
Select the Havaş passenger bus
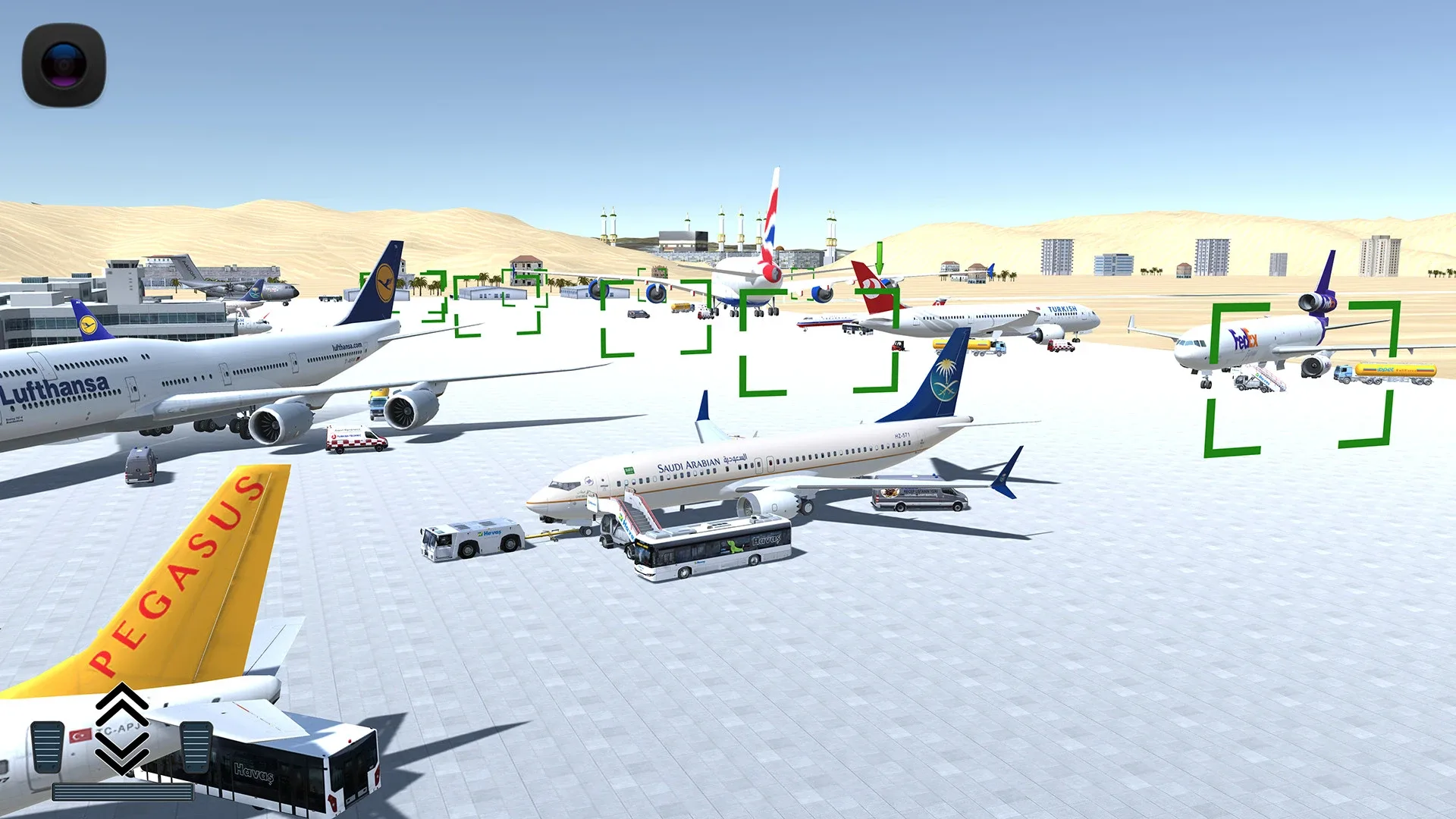click(x=713, y=554)
